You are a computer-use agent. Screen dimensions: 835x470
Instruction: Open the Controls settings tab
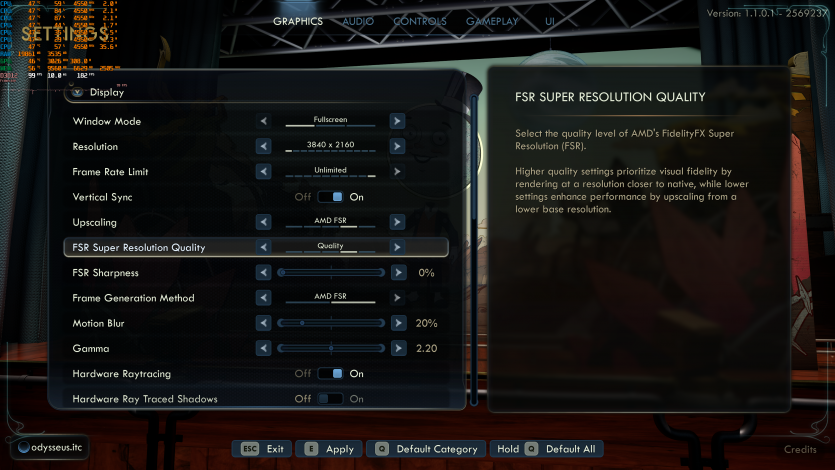pos(420,21)
